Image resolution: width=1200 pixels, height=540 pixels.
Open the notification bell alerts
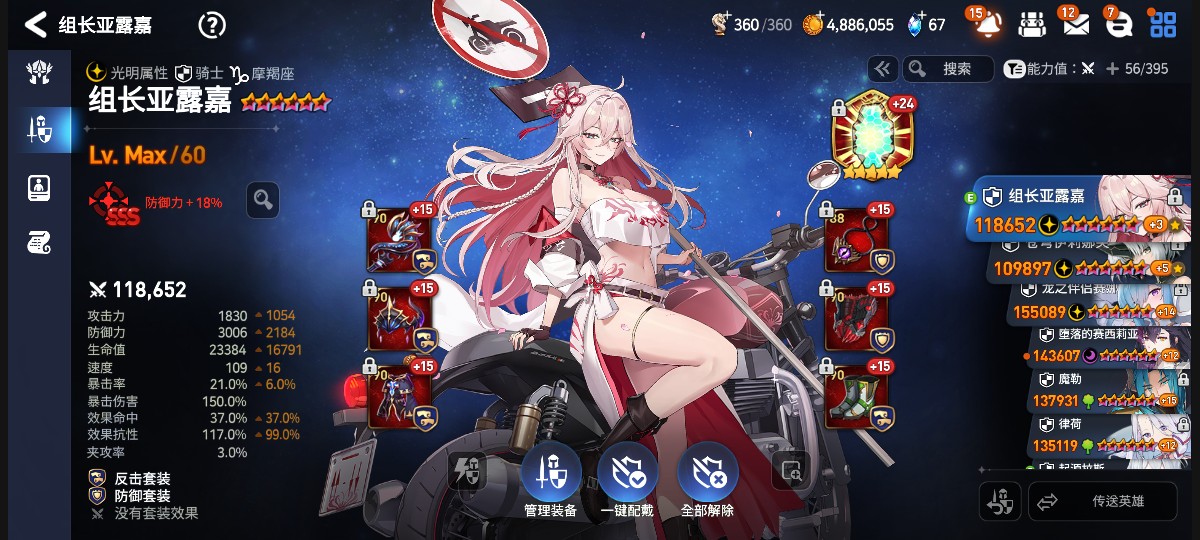click(987, 24)
